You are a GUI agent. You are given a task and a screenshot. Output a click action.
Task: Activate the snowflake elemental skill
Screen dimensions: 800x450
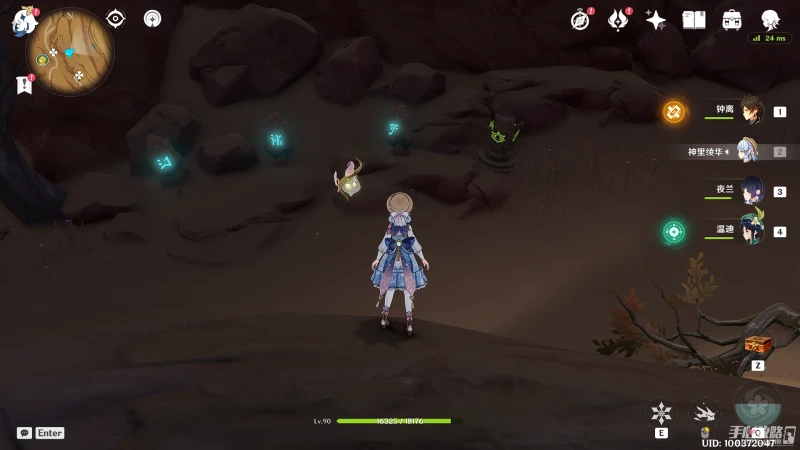661,412
